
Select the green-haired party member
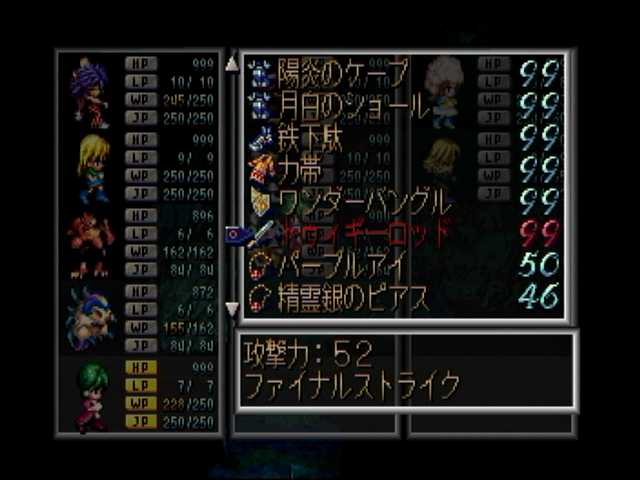tap(91, 394)
